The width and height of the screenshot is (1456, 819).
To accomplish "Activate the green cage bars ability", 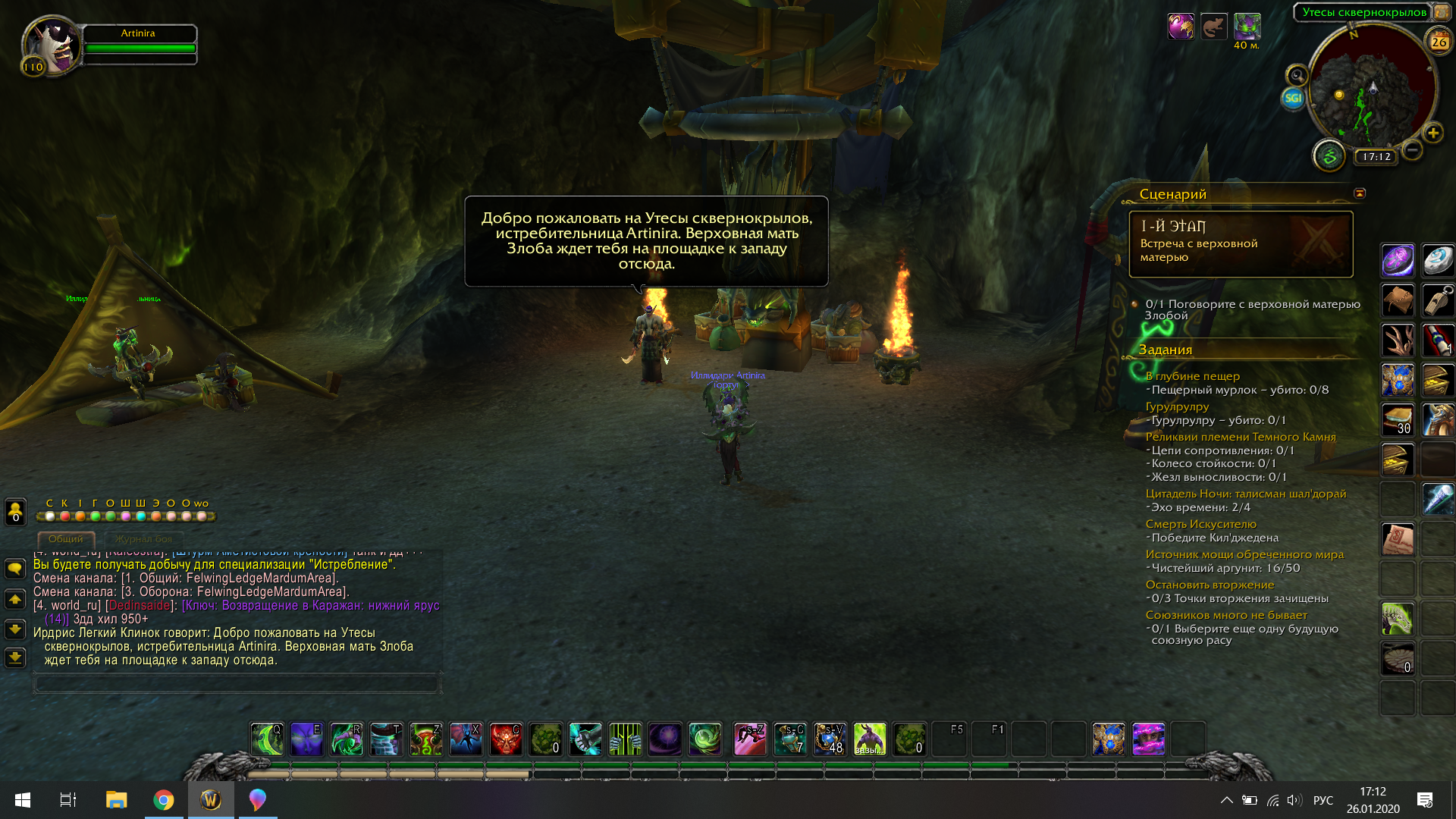I will click(625, 739).
